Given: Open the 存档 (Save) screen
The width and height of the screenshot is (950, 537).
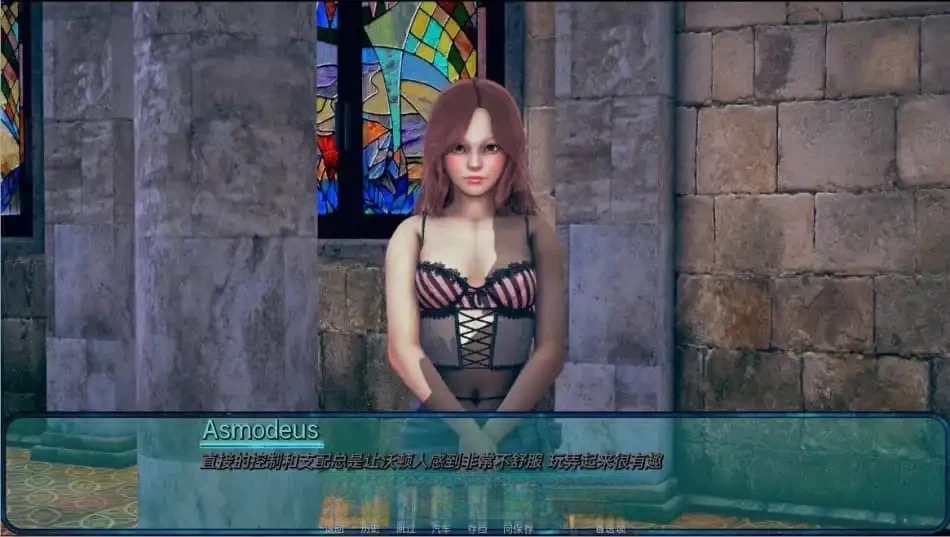Looking at the screenshot, I should tap(477, 528).
